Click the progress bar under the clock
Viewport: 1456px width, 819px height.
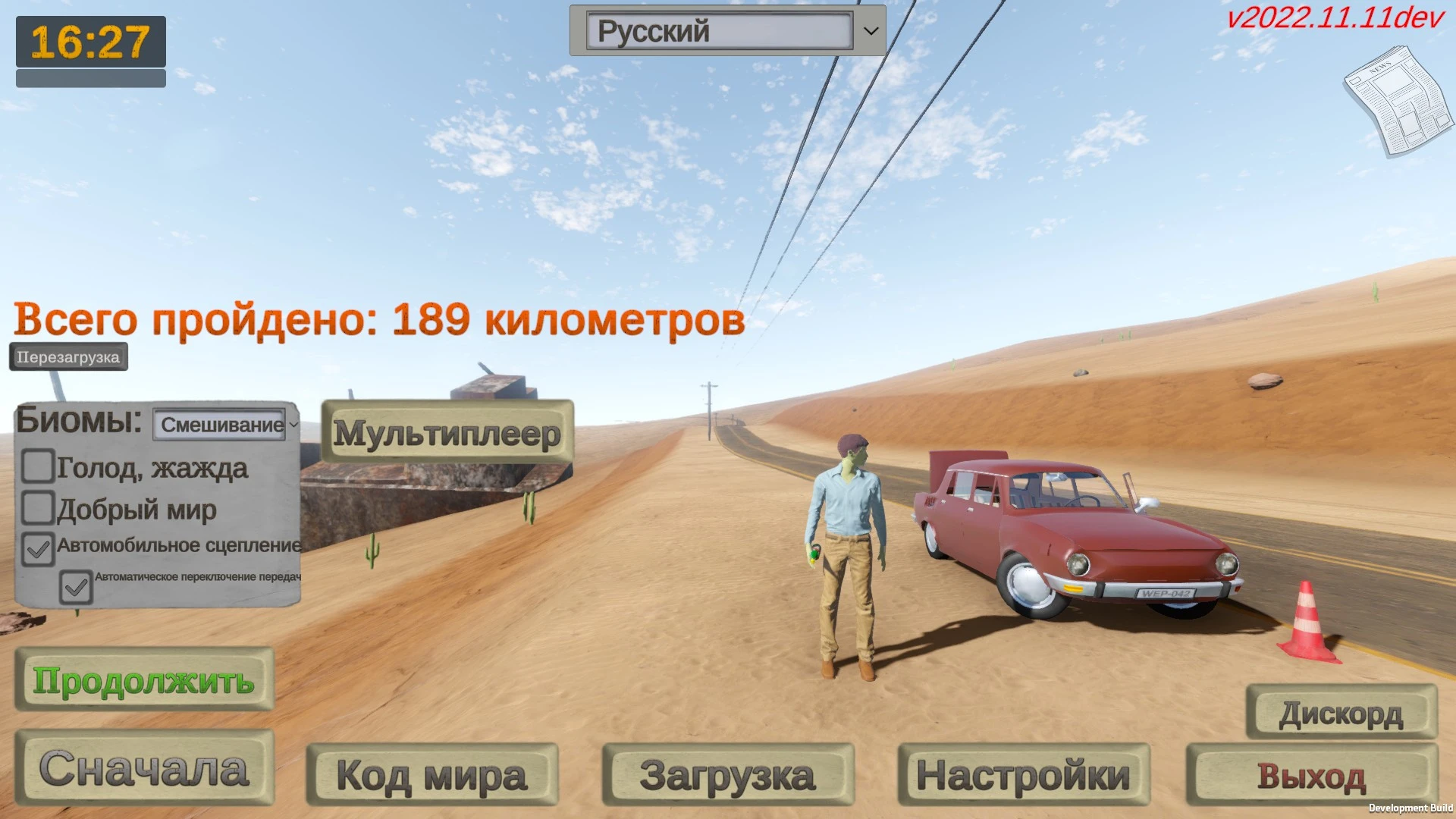90,77
